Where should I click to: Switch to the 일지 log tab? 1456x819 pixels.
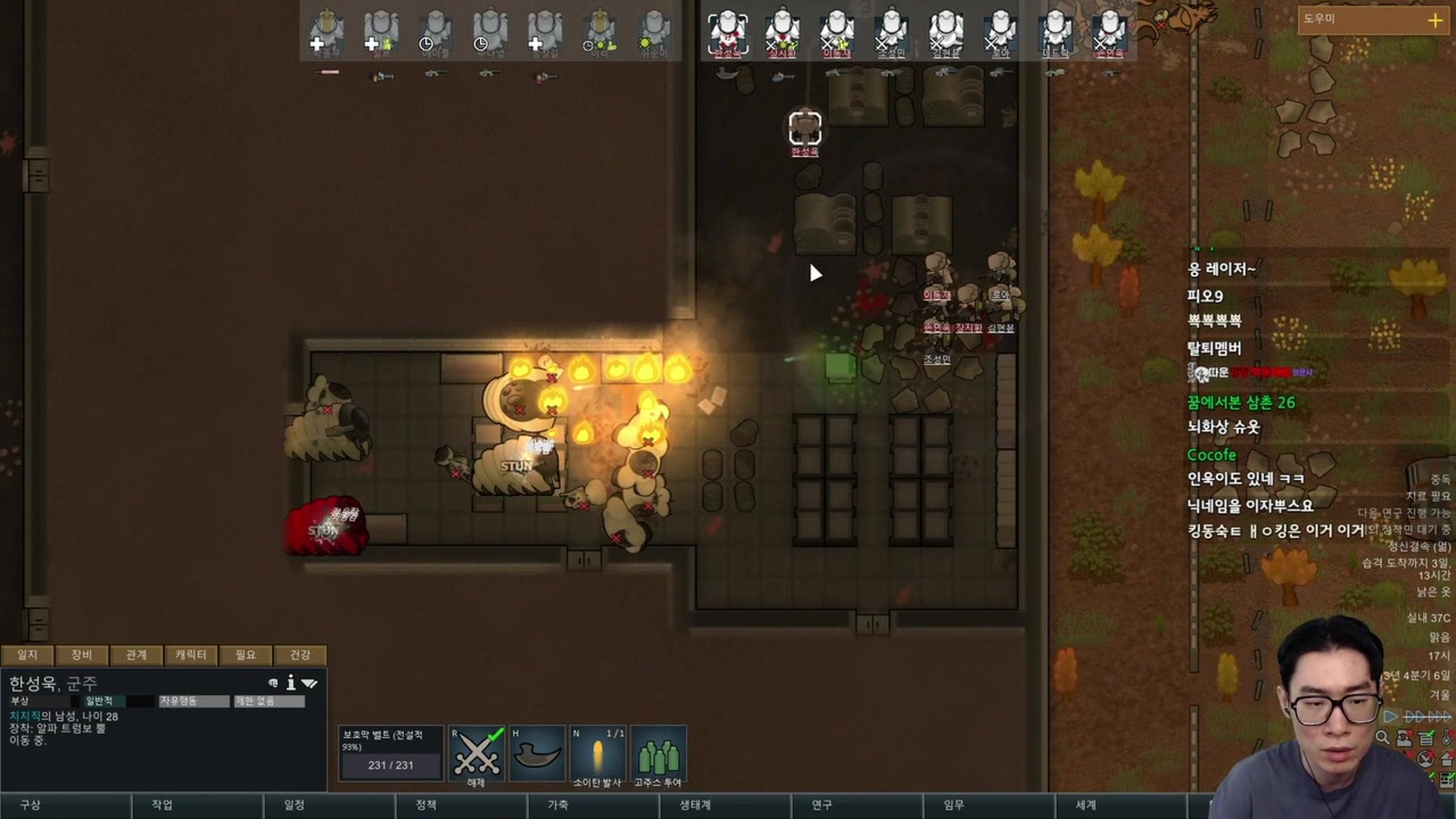(x=28, y=655)
